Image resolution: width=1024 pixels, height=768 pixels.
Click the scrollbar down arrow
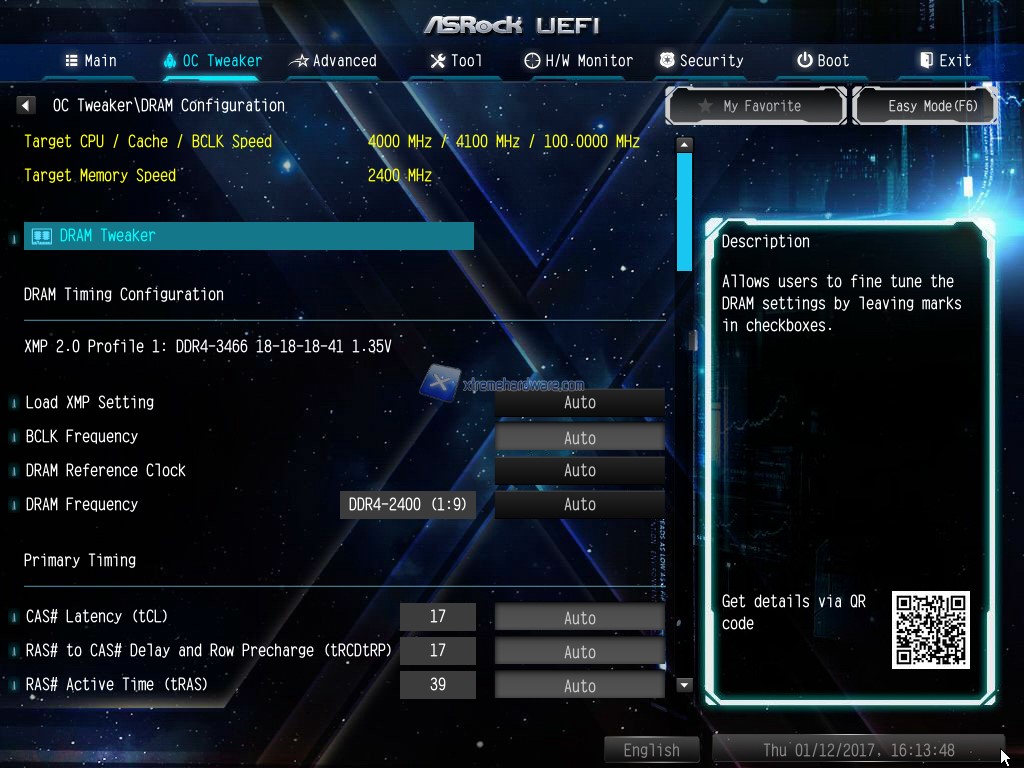(x=685, y=685)
